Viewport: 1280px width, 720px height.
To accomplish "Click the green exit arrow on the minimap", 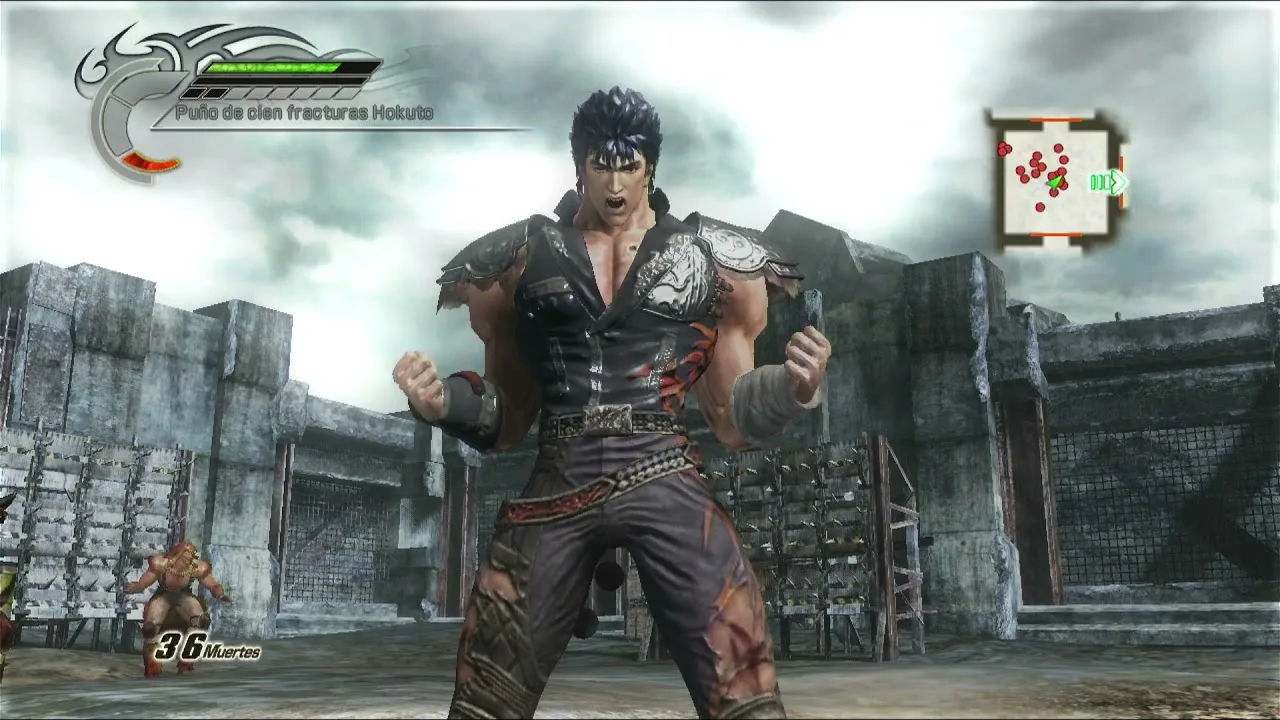I will click(x=1110, y=182).
